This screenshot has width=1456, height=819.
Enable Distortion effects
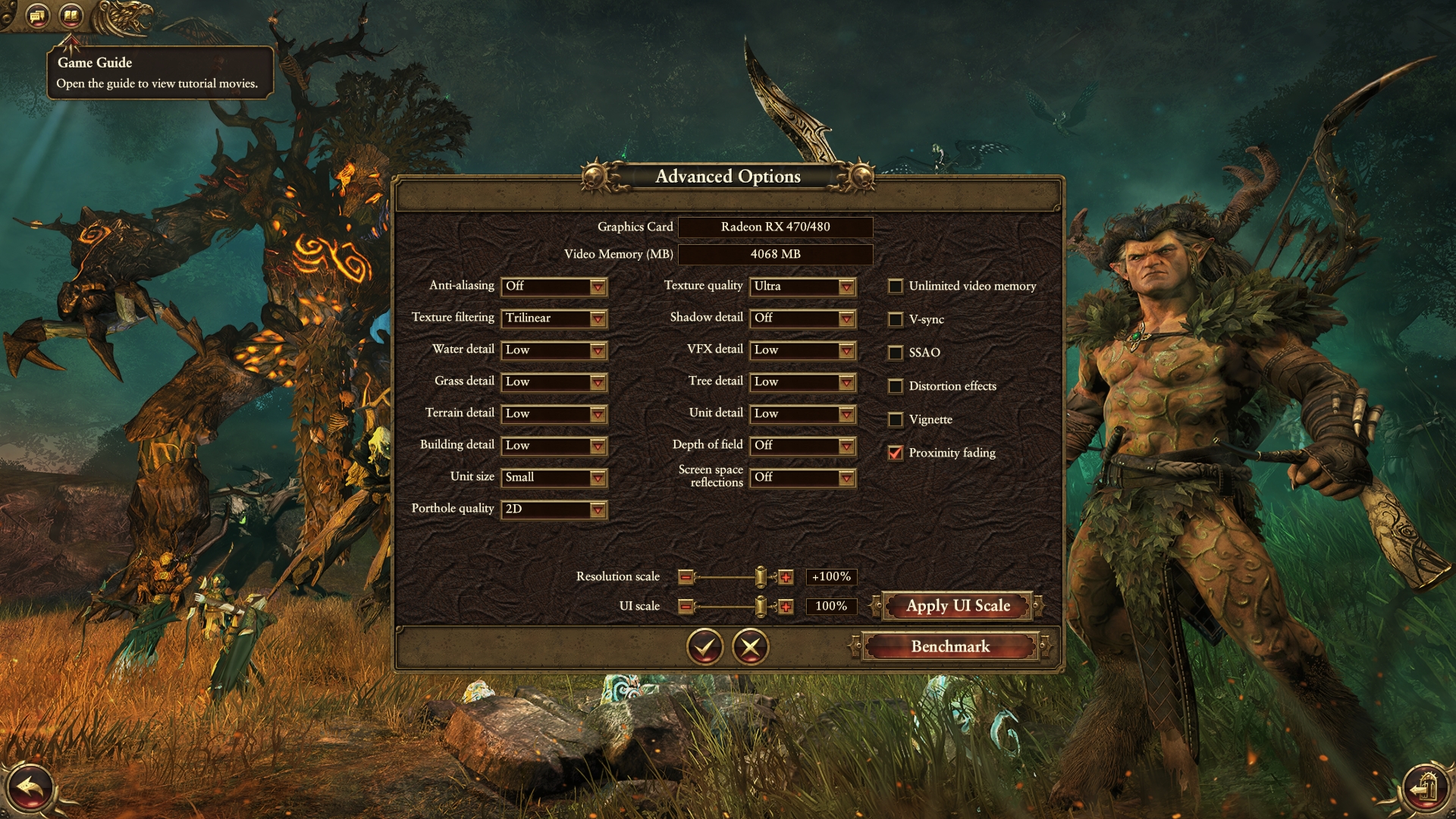point(896,386)
